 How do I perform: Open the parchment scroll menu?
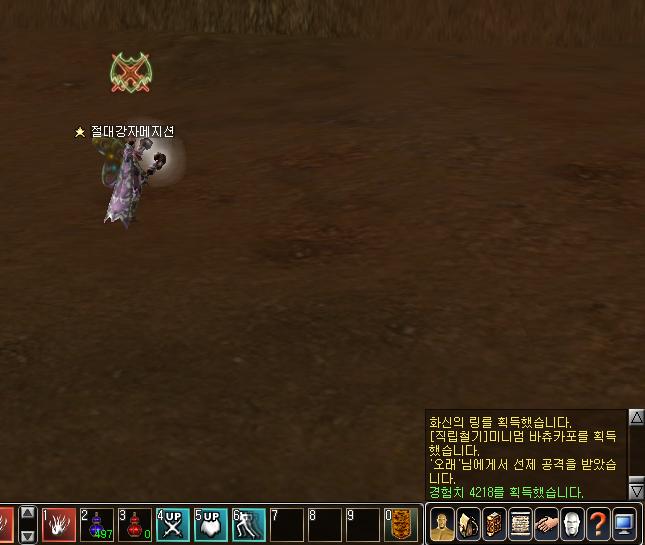coord(520,524)
